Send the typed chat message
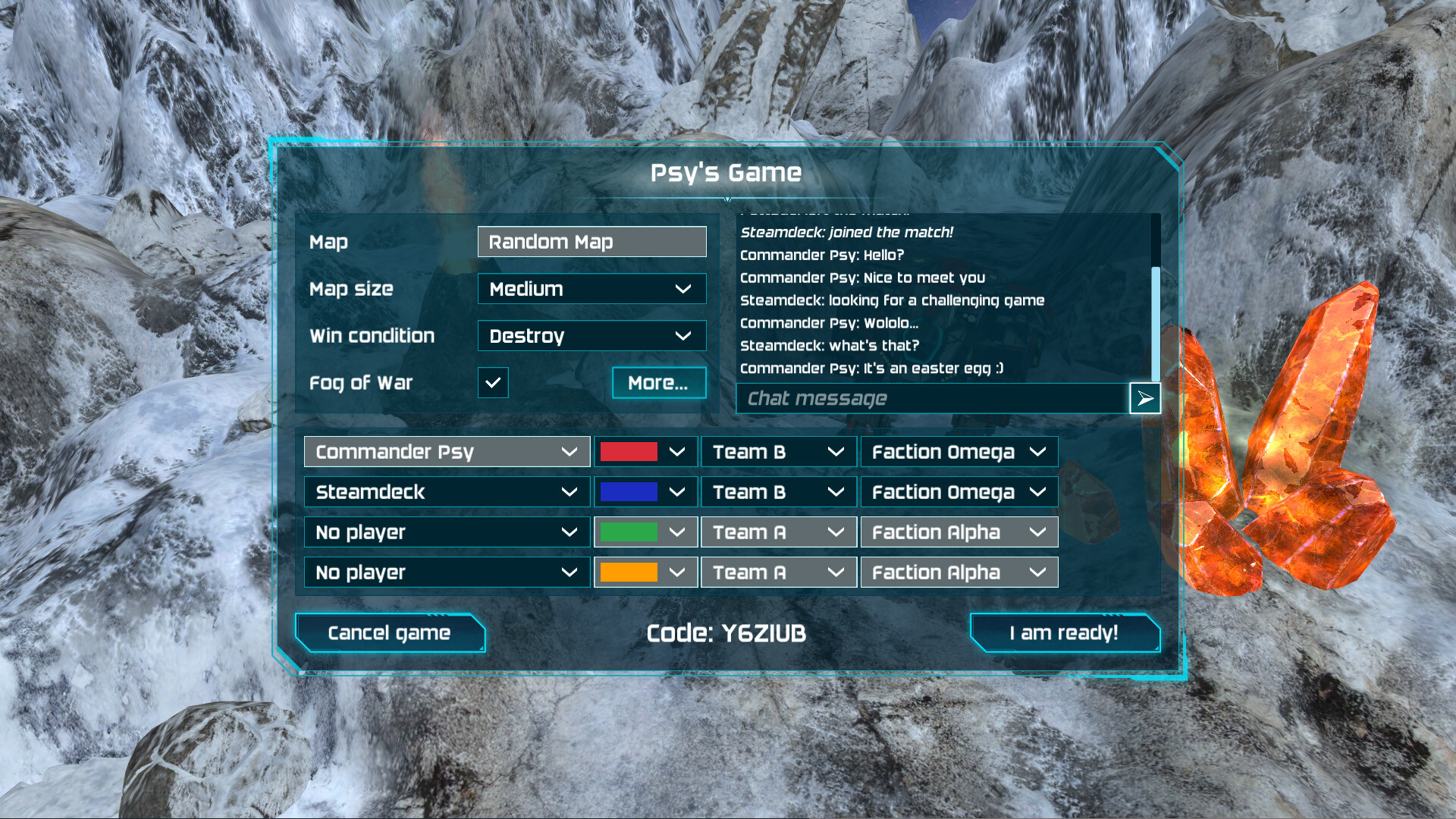1456x819 pixels. click(1144, 398)
